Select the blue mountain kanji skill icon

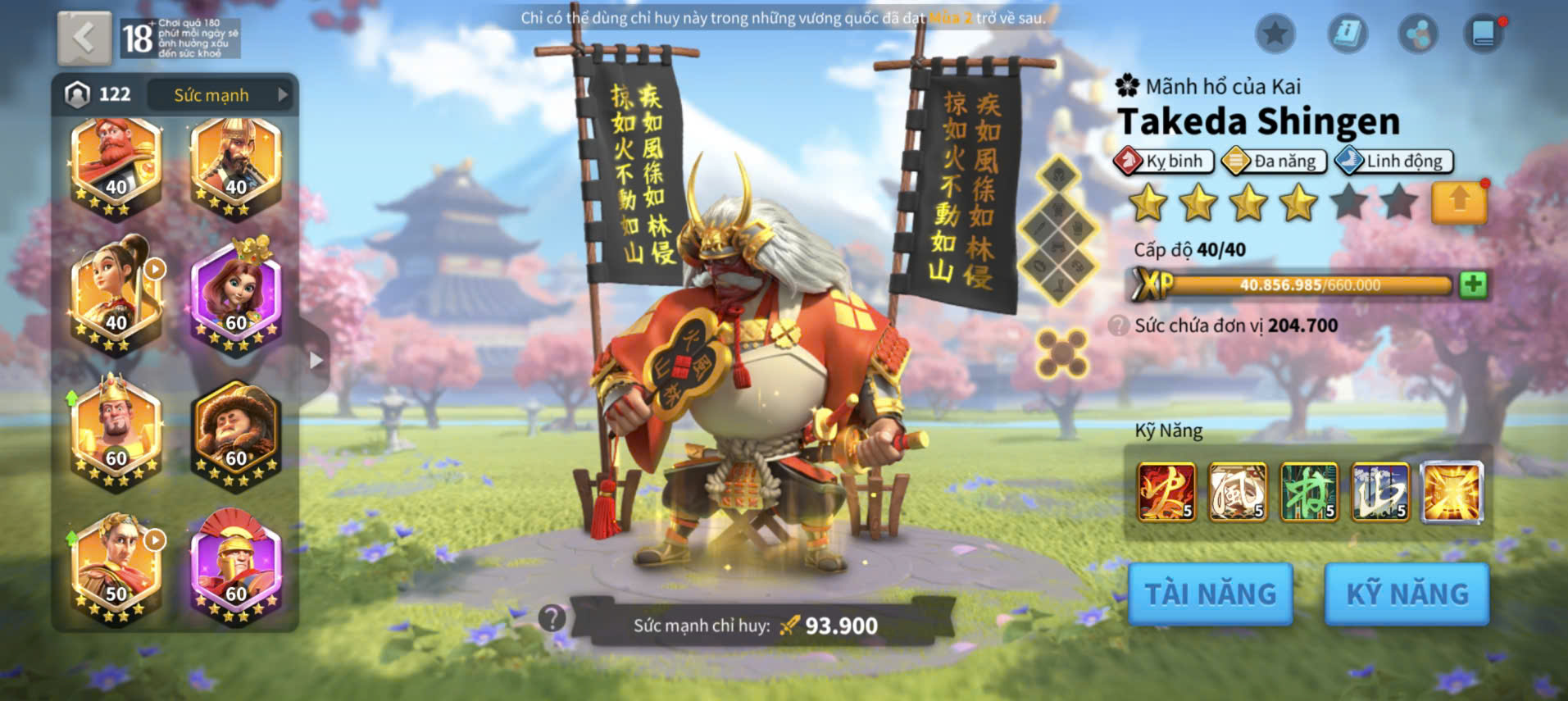pyautogui.click(x=1380, y=492)
